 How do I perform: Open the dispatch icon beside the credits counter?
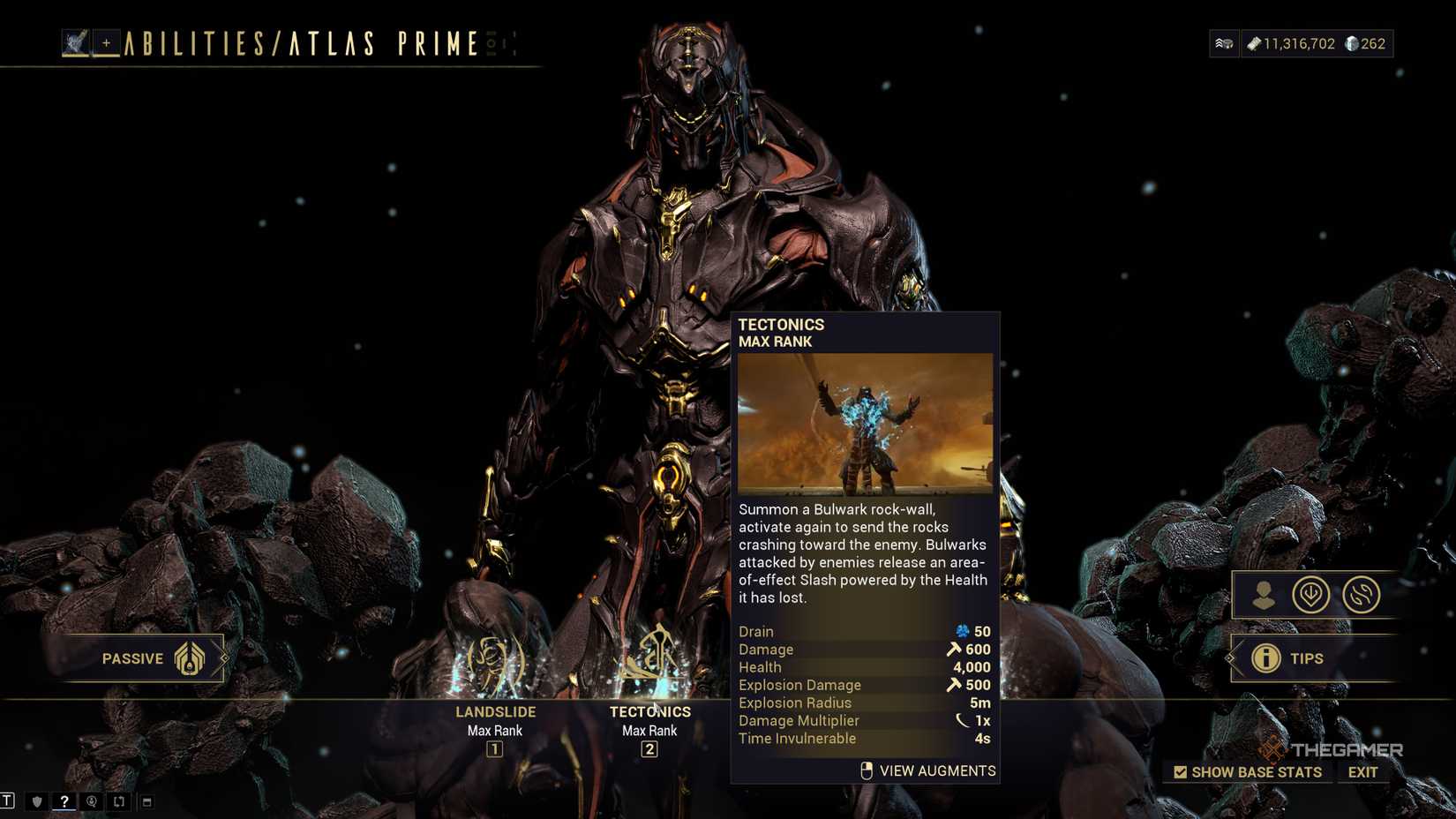coord(1224,42)
